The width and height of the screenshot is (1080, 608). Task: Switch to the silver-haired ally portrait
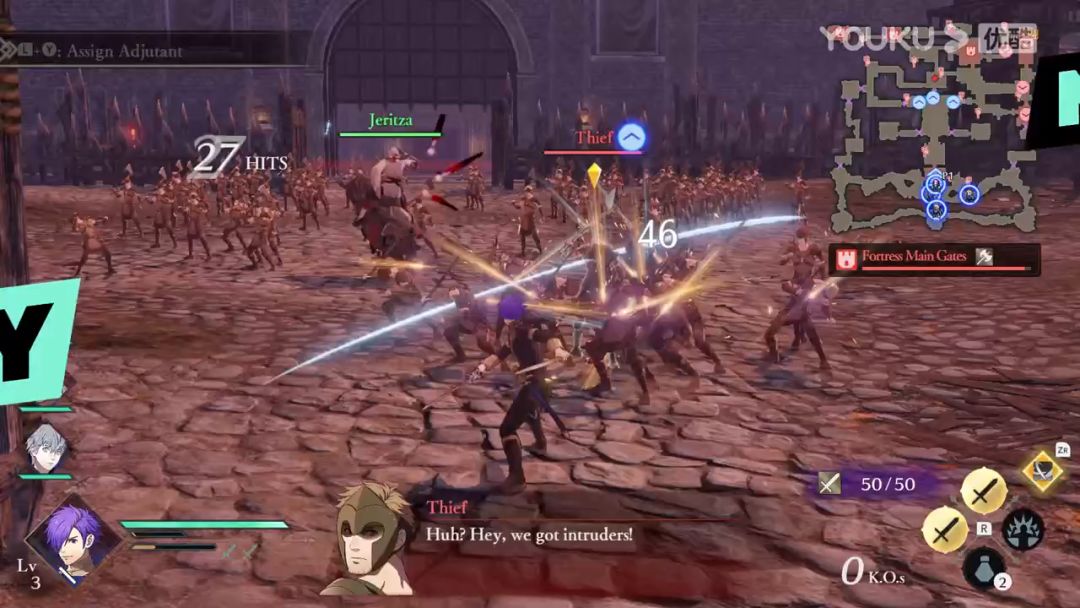click(x=45, y=446)
